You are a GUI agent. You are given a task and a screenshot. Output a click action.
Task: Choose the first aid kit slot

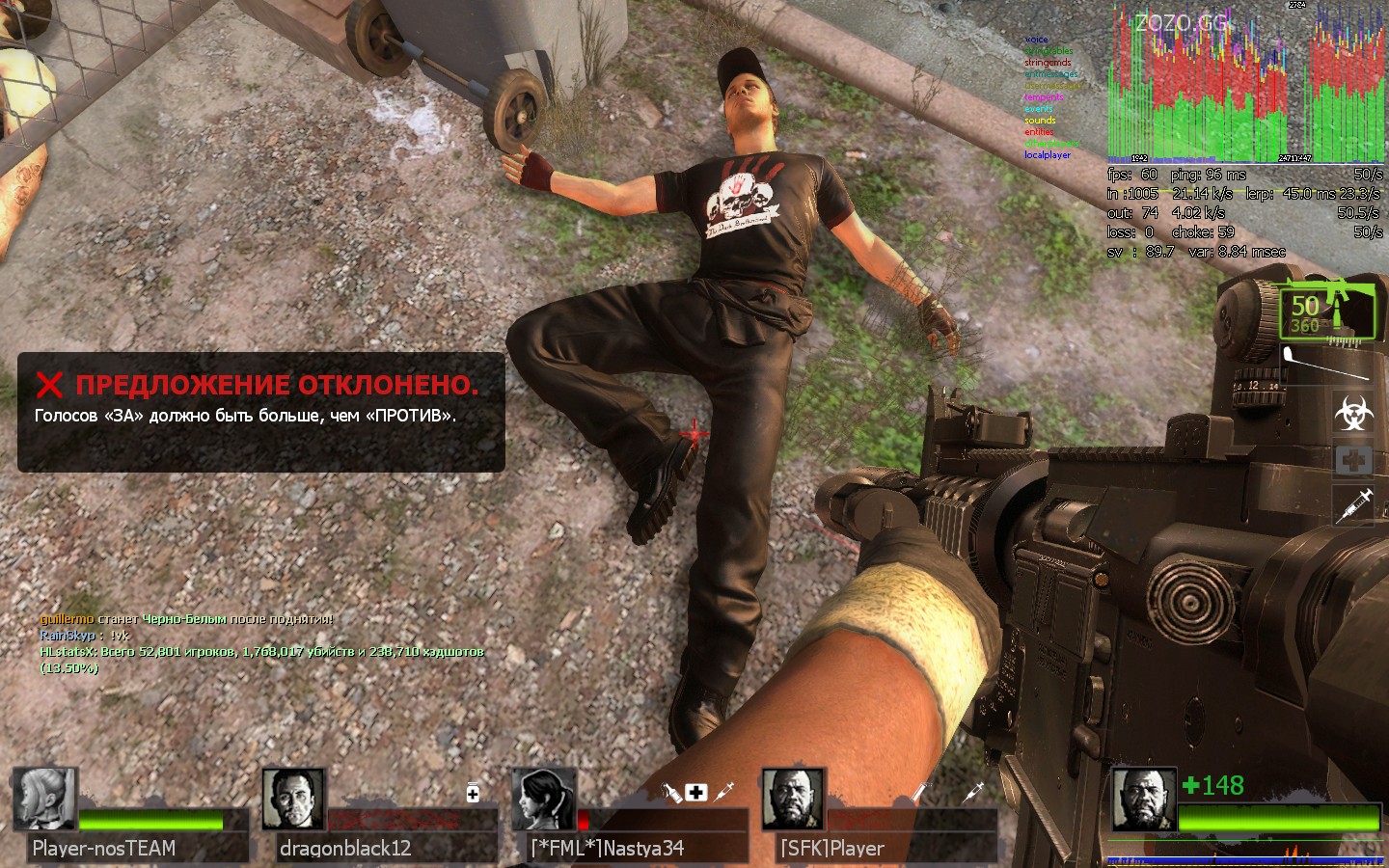[1353, 460]
